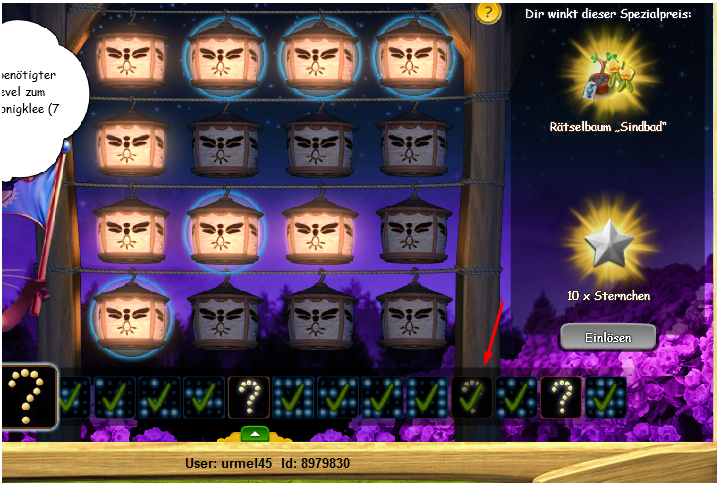The image size is (717, 483).
Task: Expand the green arrow tab at the bottom
Action: click(256, 434)
